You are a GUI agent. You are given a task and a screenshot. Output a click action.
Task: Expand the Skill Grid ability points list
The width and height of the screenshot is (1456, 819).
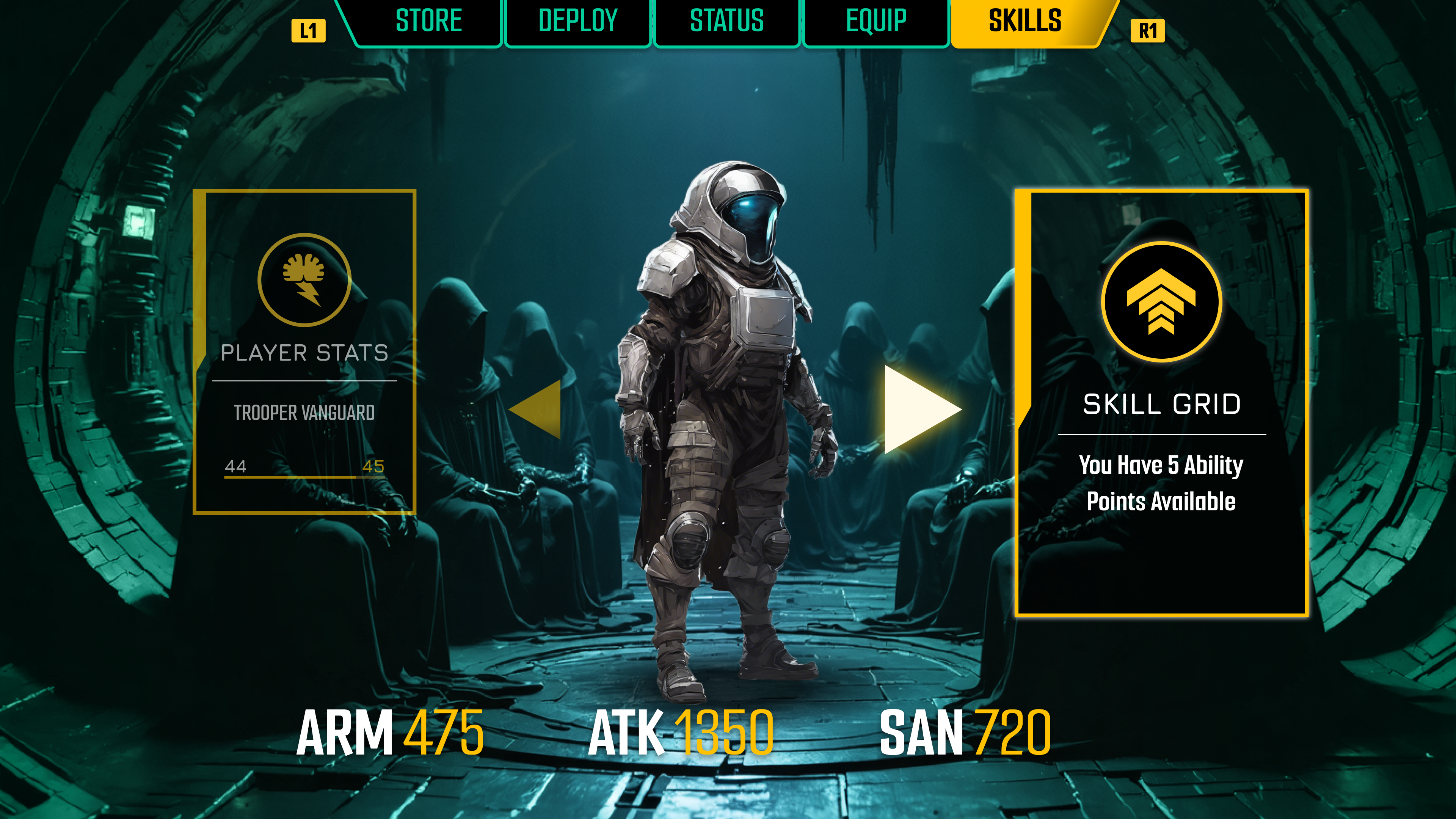coord(1166,483)
